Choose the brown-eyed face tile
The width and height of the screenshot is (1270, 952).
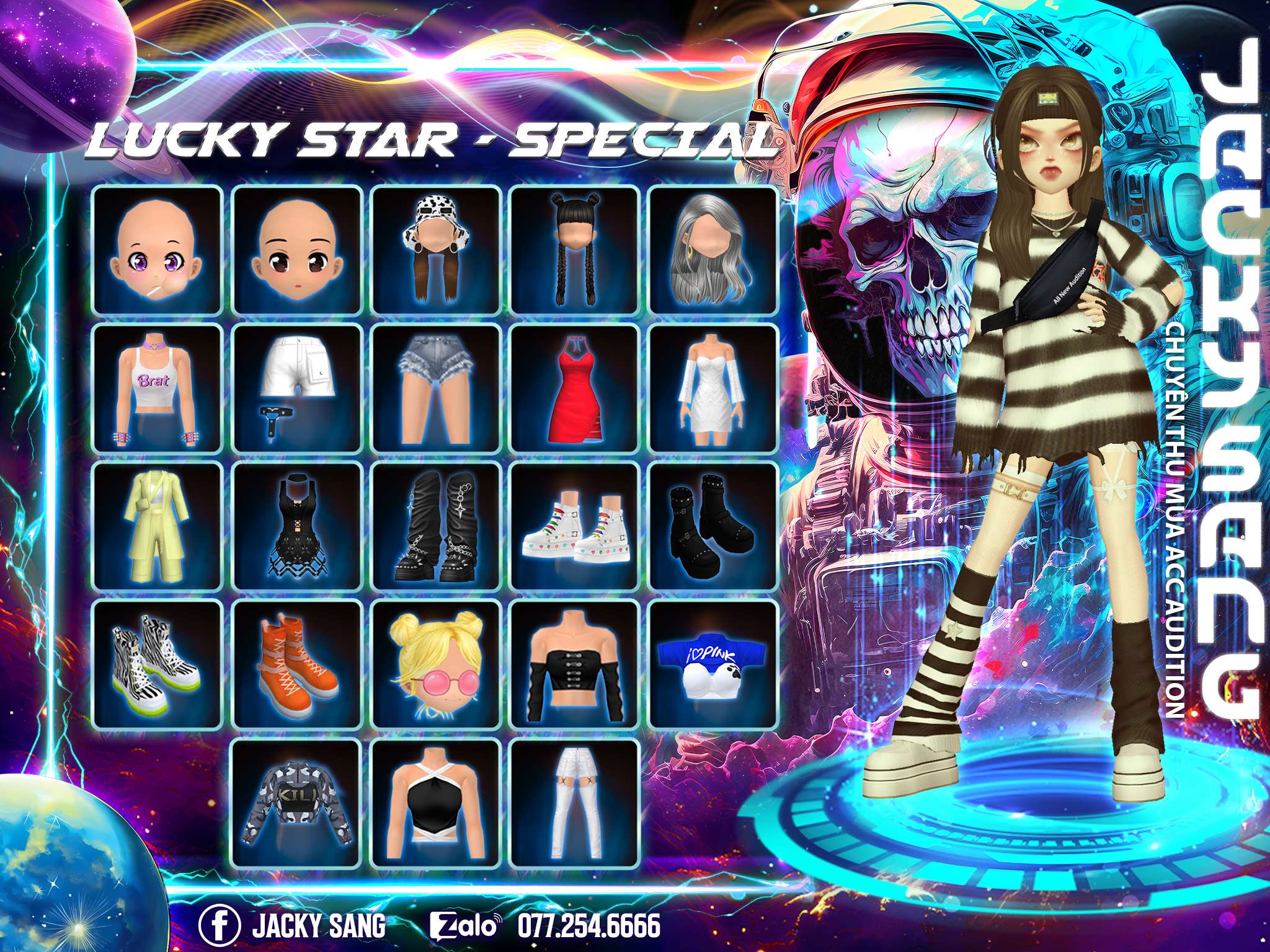tap(296, 250)
